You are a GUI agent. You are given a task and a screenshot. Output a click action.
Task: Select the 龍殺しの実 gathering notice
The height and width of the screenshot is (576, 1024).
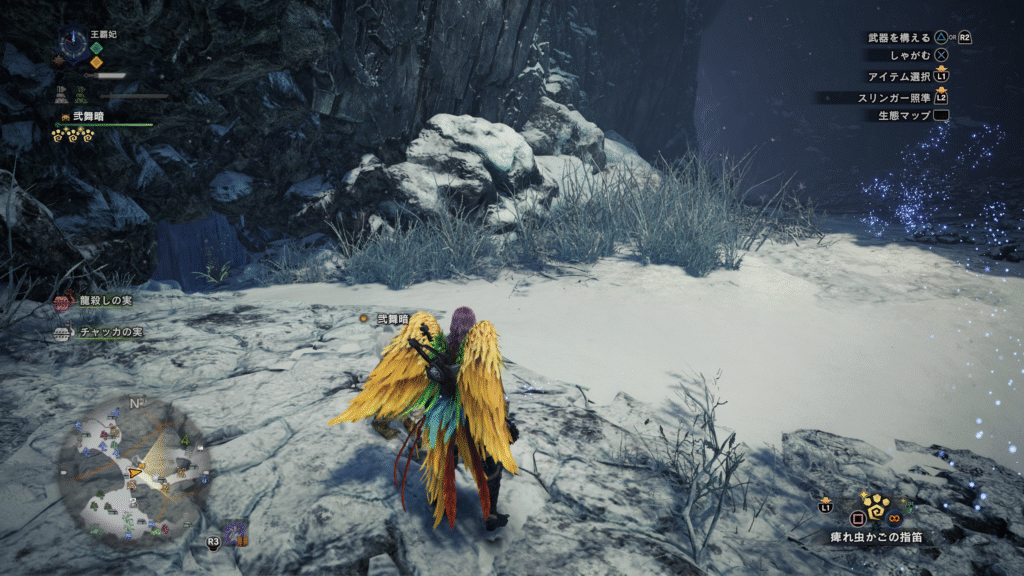(x=94, y=300)
